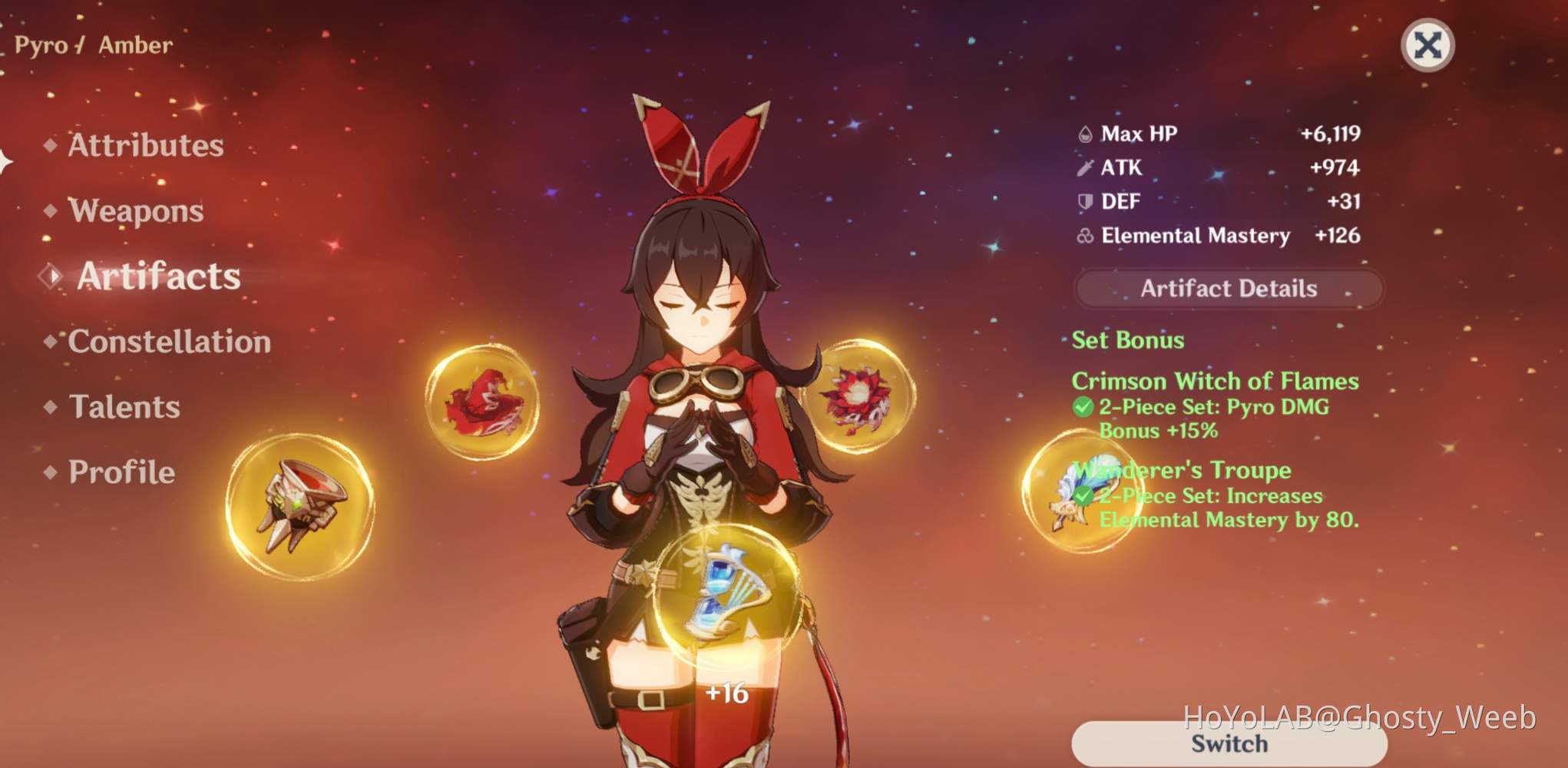Image resolution: width=1568 pixels, height=768 pixels.
Task: Click the Max HP droplet icon
Action: click(x=1086, y=132)
